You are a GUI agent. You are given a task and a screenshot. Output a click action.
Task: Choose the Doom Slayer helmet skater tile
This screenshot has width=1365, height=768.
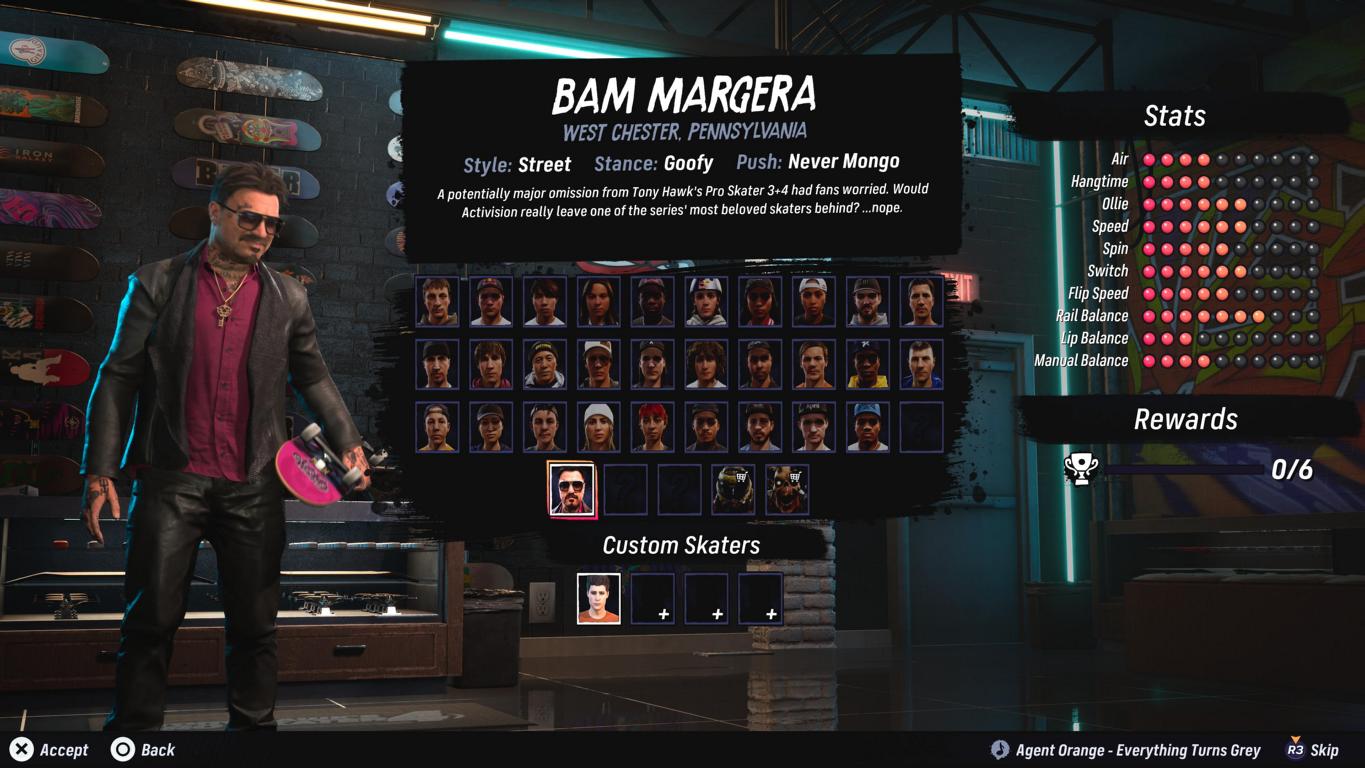pyautogui.click(x=733, y=489)
